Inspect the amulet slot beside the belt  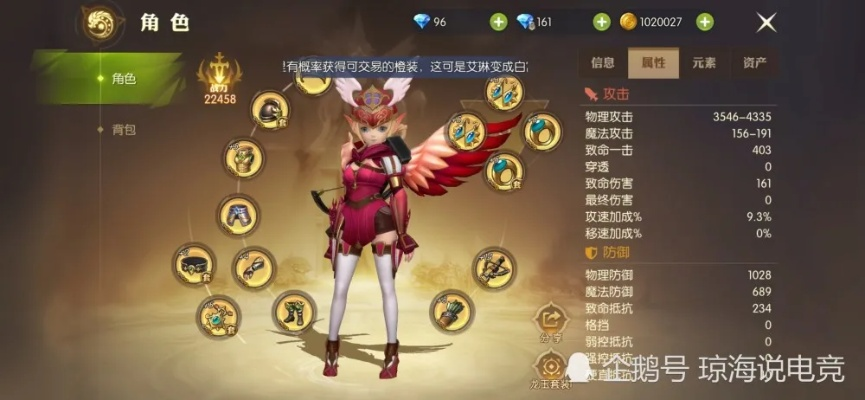217,315
